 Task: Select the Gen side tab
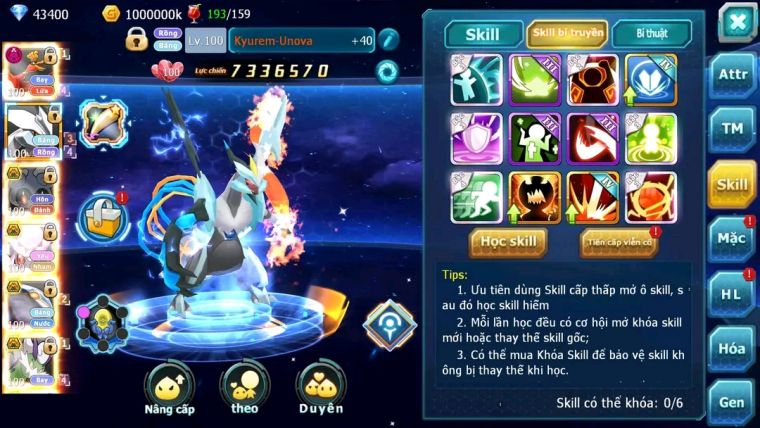point(732,402)
